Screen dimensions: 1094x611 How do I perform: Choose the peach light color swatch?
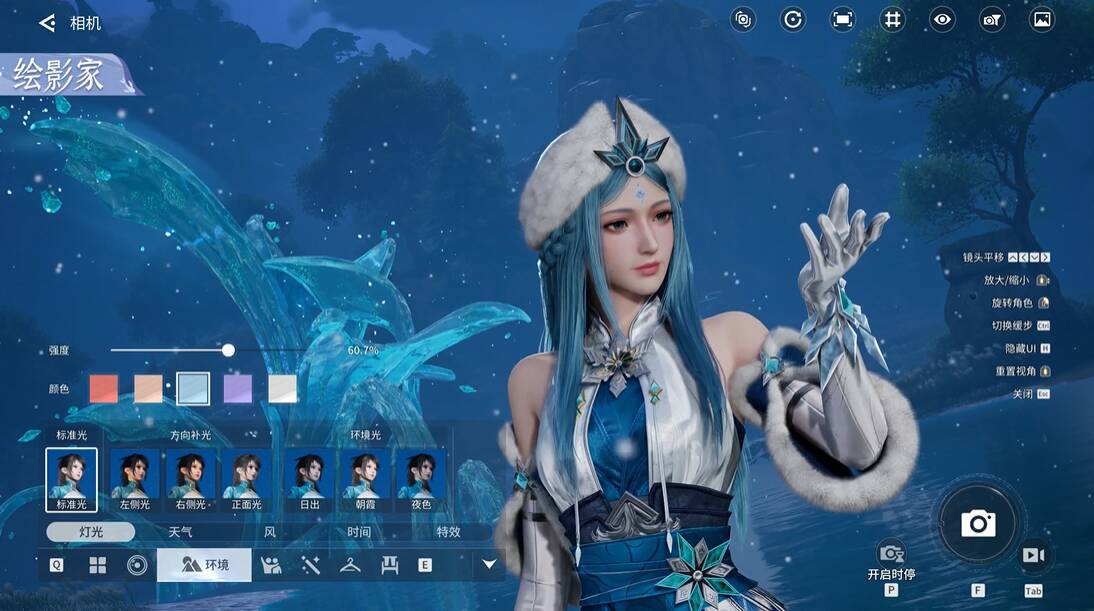point(148,389)
